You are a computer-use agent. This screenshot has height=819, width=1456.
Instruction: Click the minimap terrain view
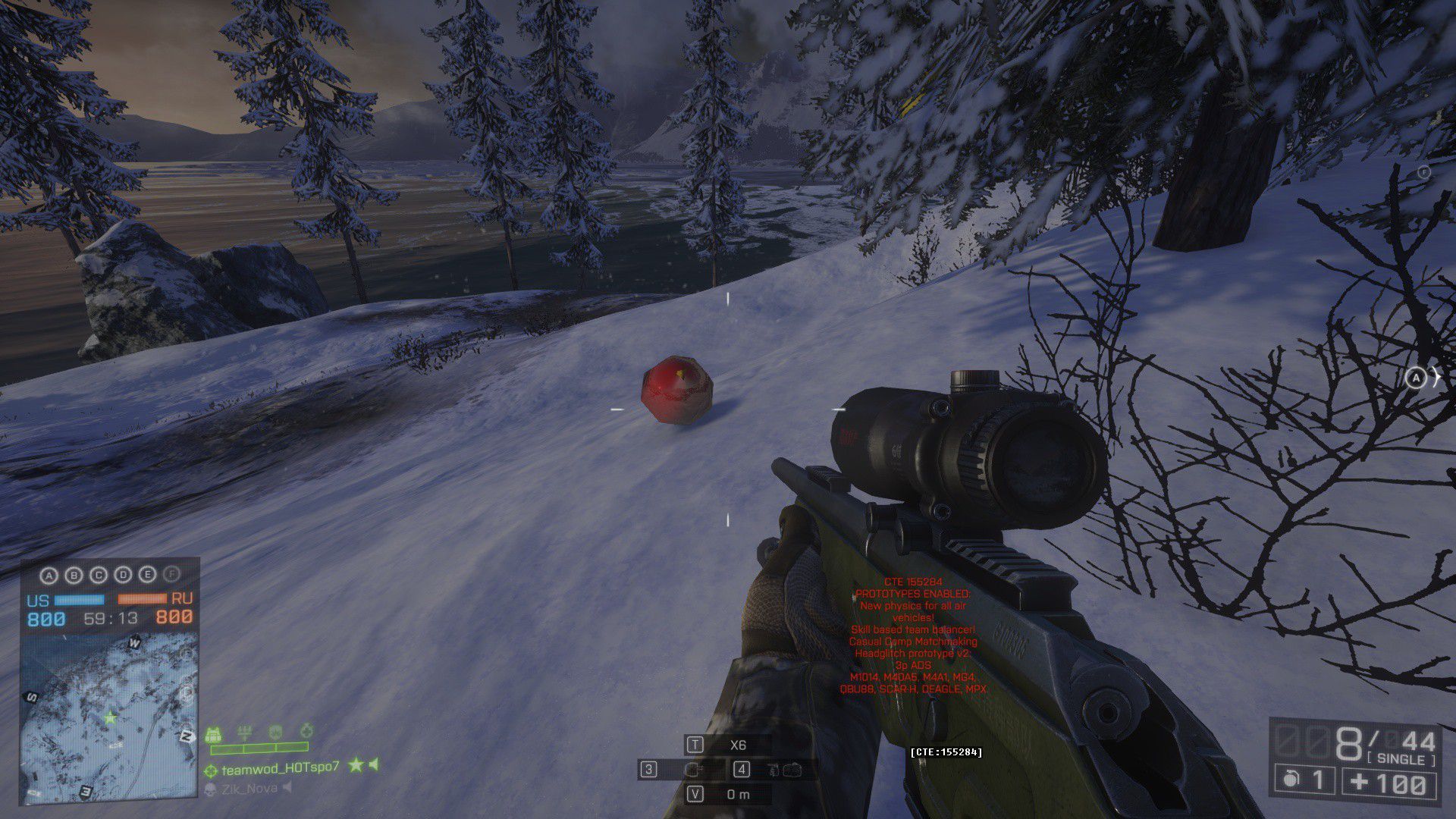tap(109, 716)
